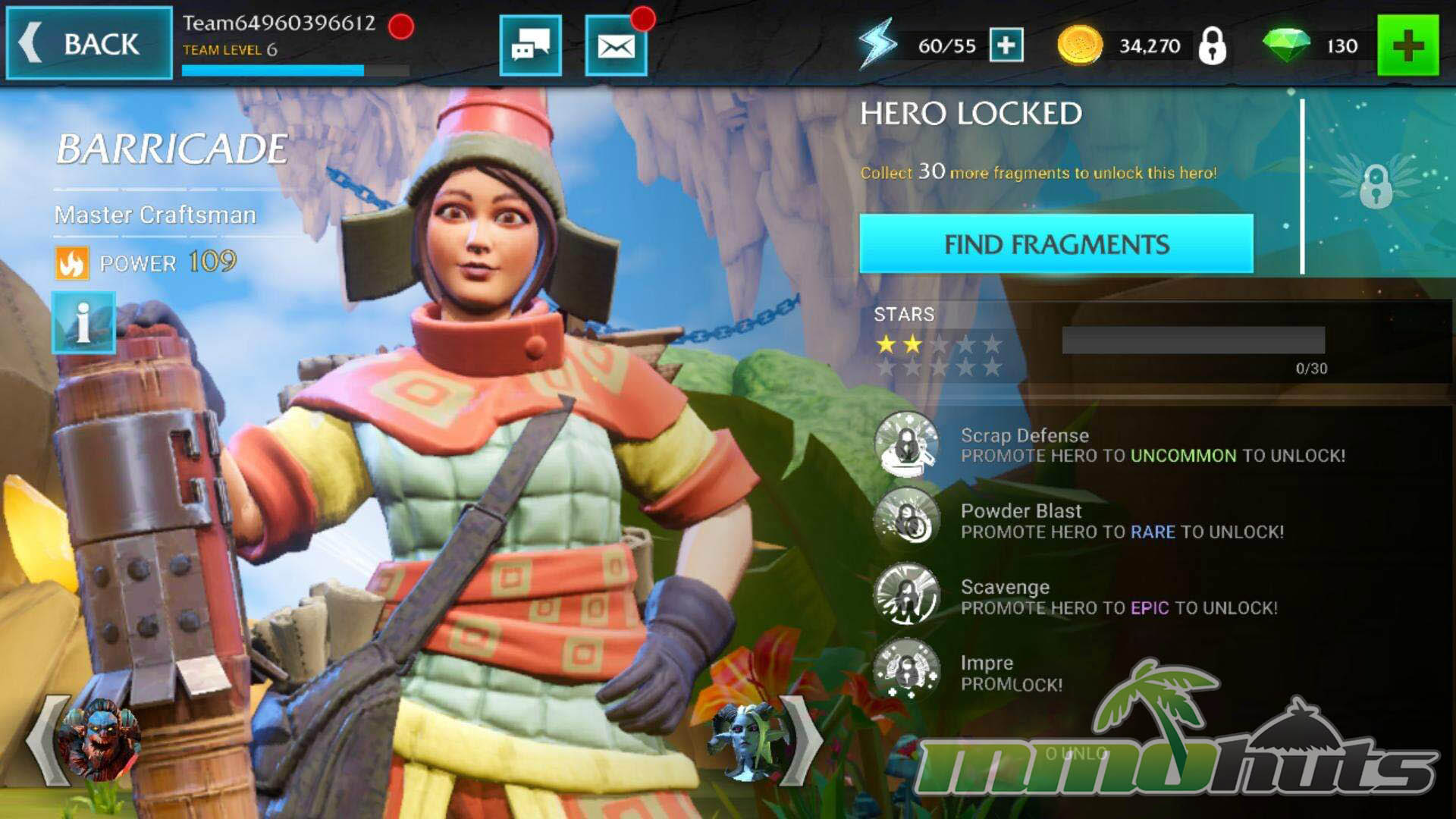This screenshot has height=819, width=1456.
Task: Add more energy with plus button
Action: coord(1006,45)
